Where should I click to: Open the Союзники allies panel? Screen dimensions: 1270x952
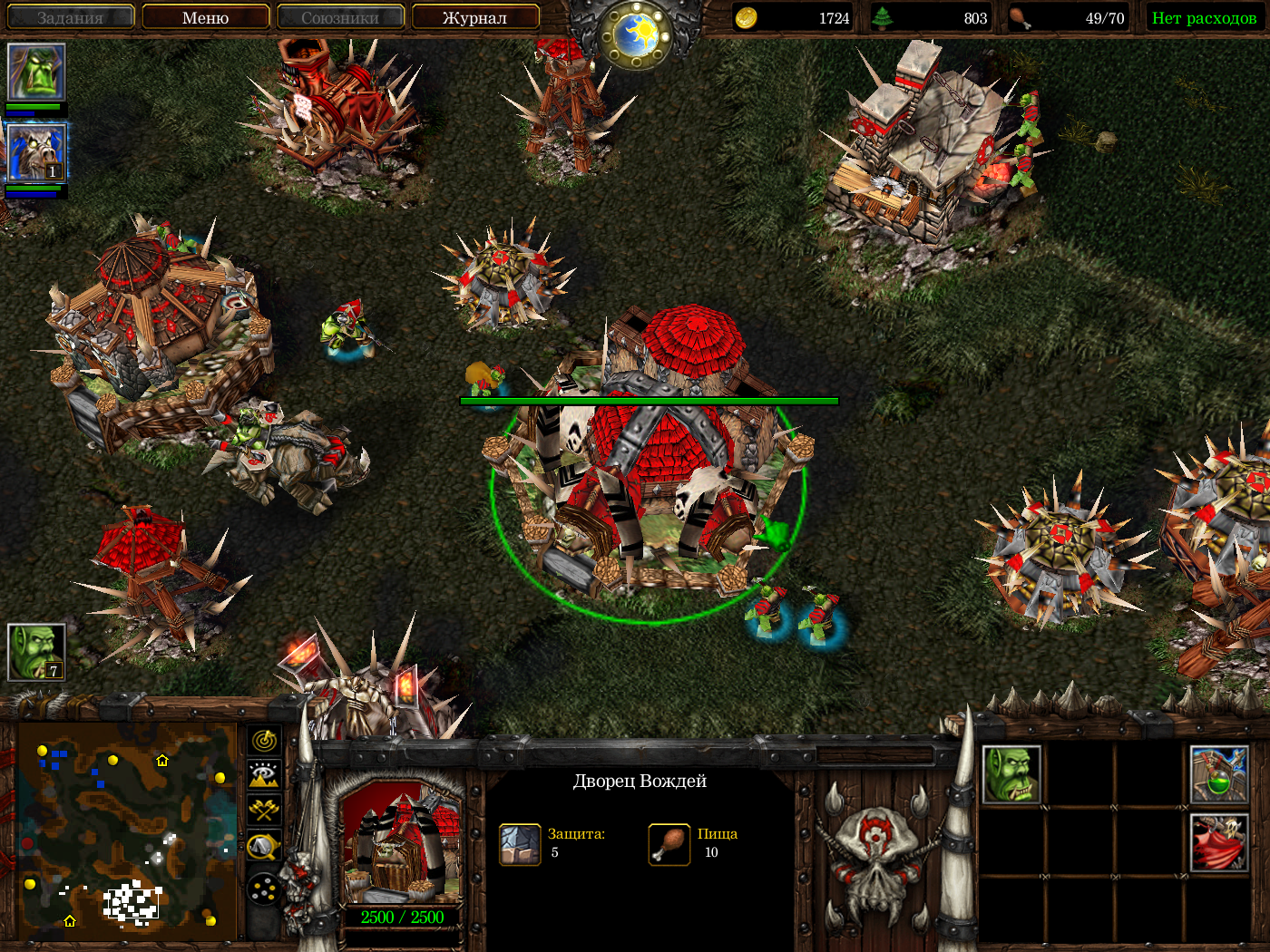tap(340, 17)
